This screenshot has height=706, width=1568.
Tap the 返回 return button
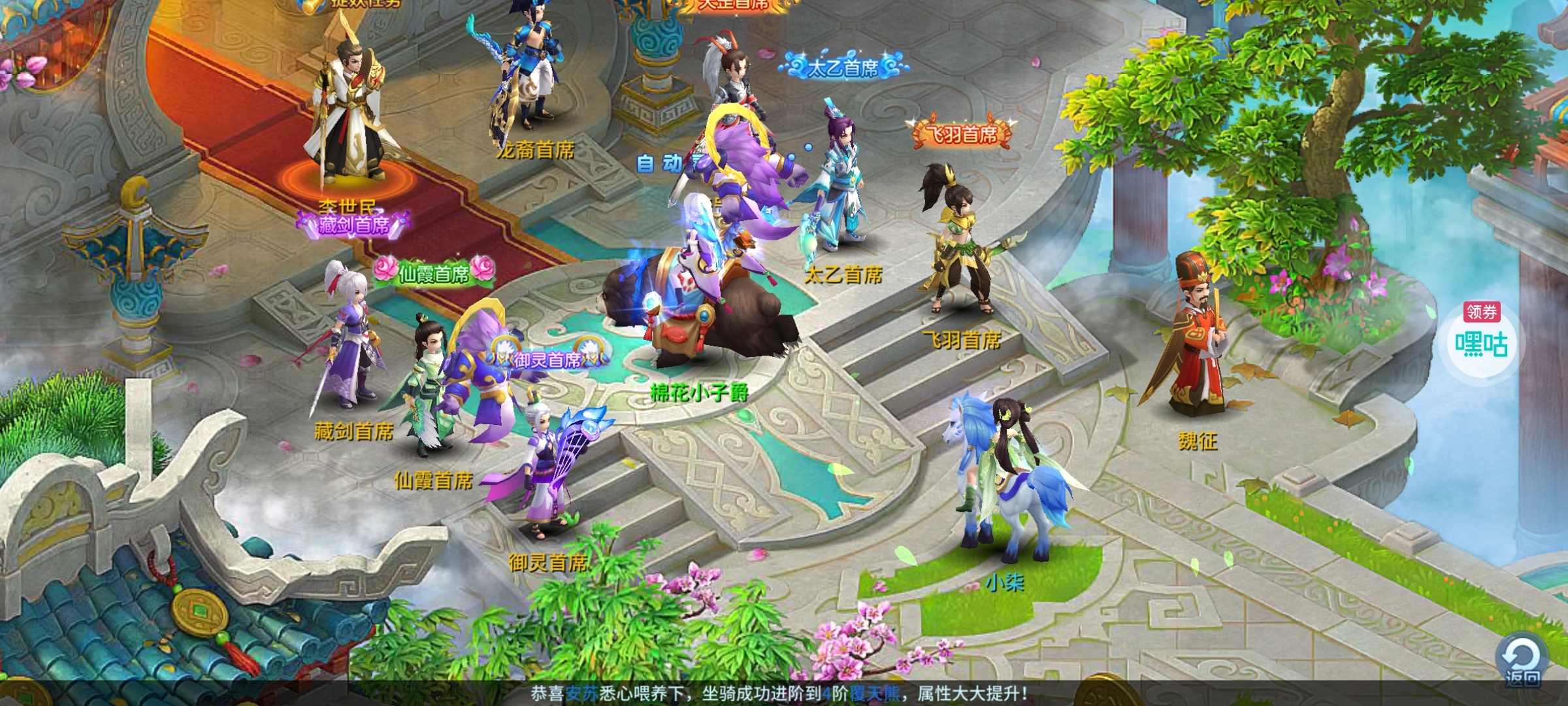pyautogui.click(x=1522, y=660)
